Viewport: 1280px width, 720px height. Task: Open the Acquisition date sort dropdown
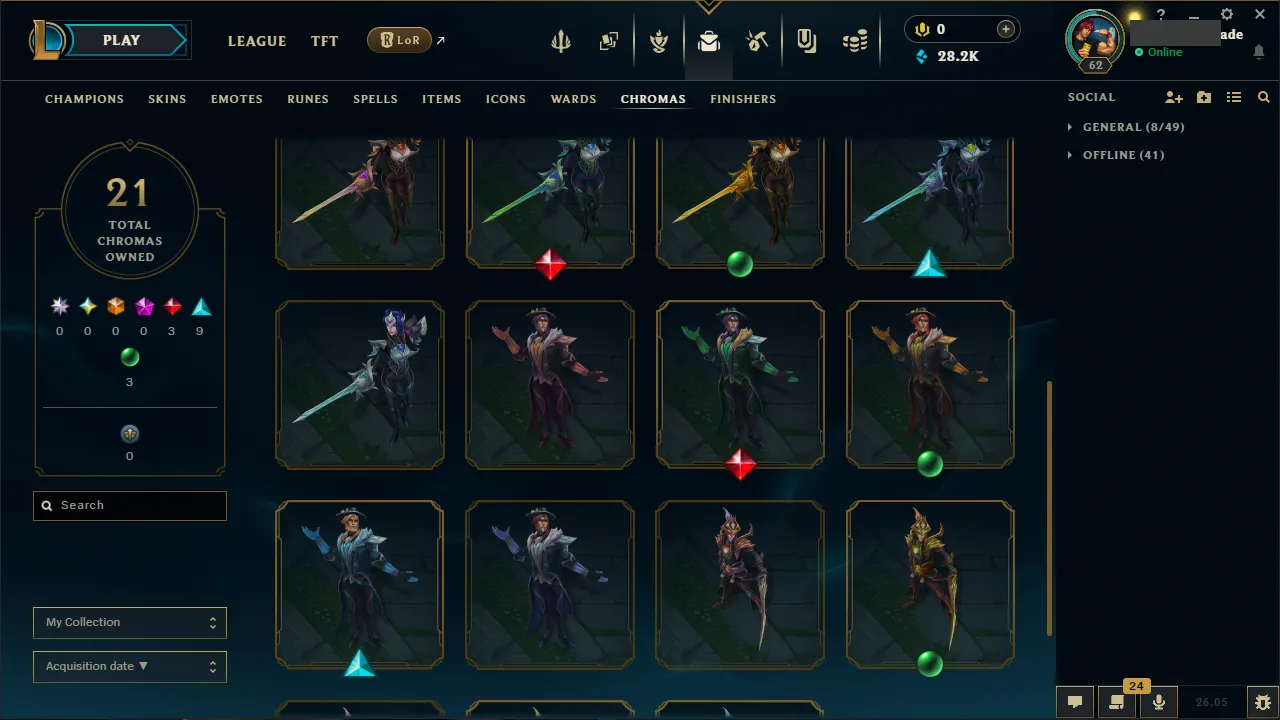pos(129,666)
